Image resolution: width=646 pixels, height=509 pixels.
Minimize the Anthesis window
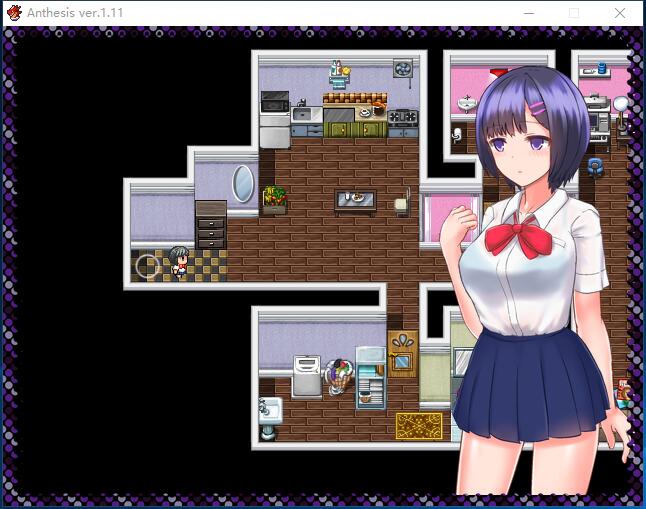tap(528, 13)
